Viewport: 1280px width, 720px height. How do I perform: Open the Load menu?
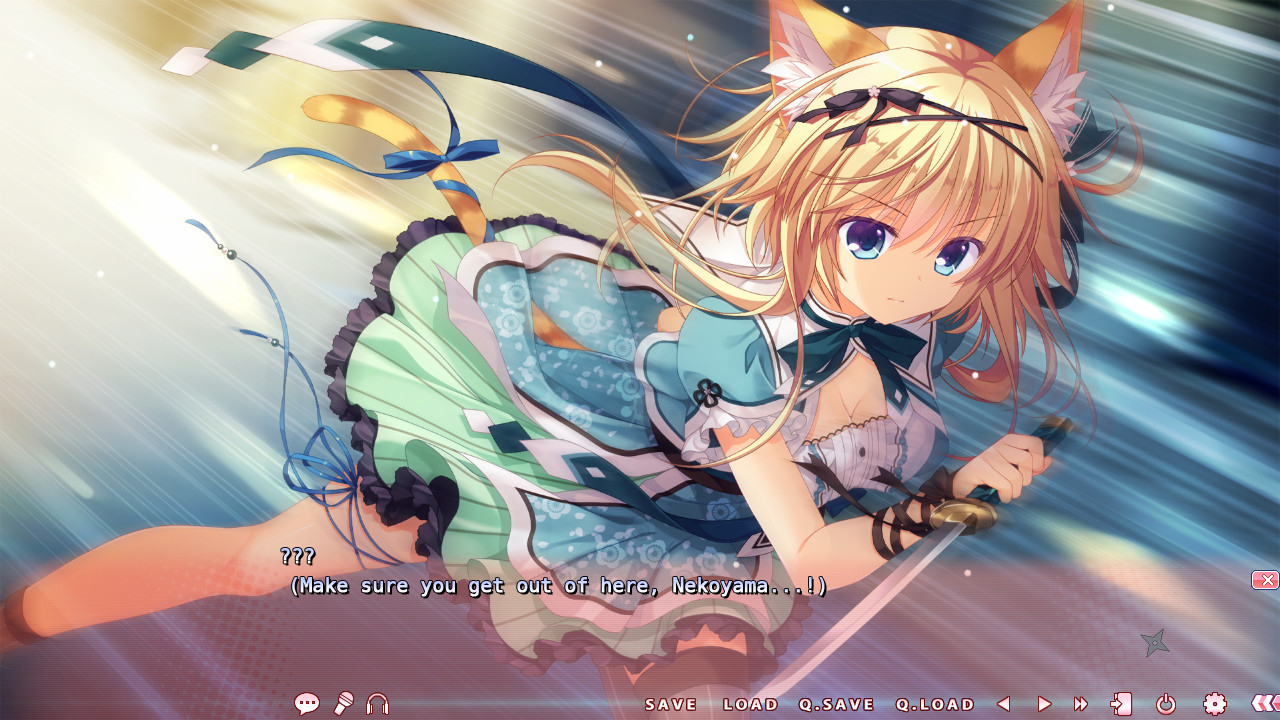pyautogui.click(x=750, y=704)
